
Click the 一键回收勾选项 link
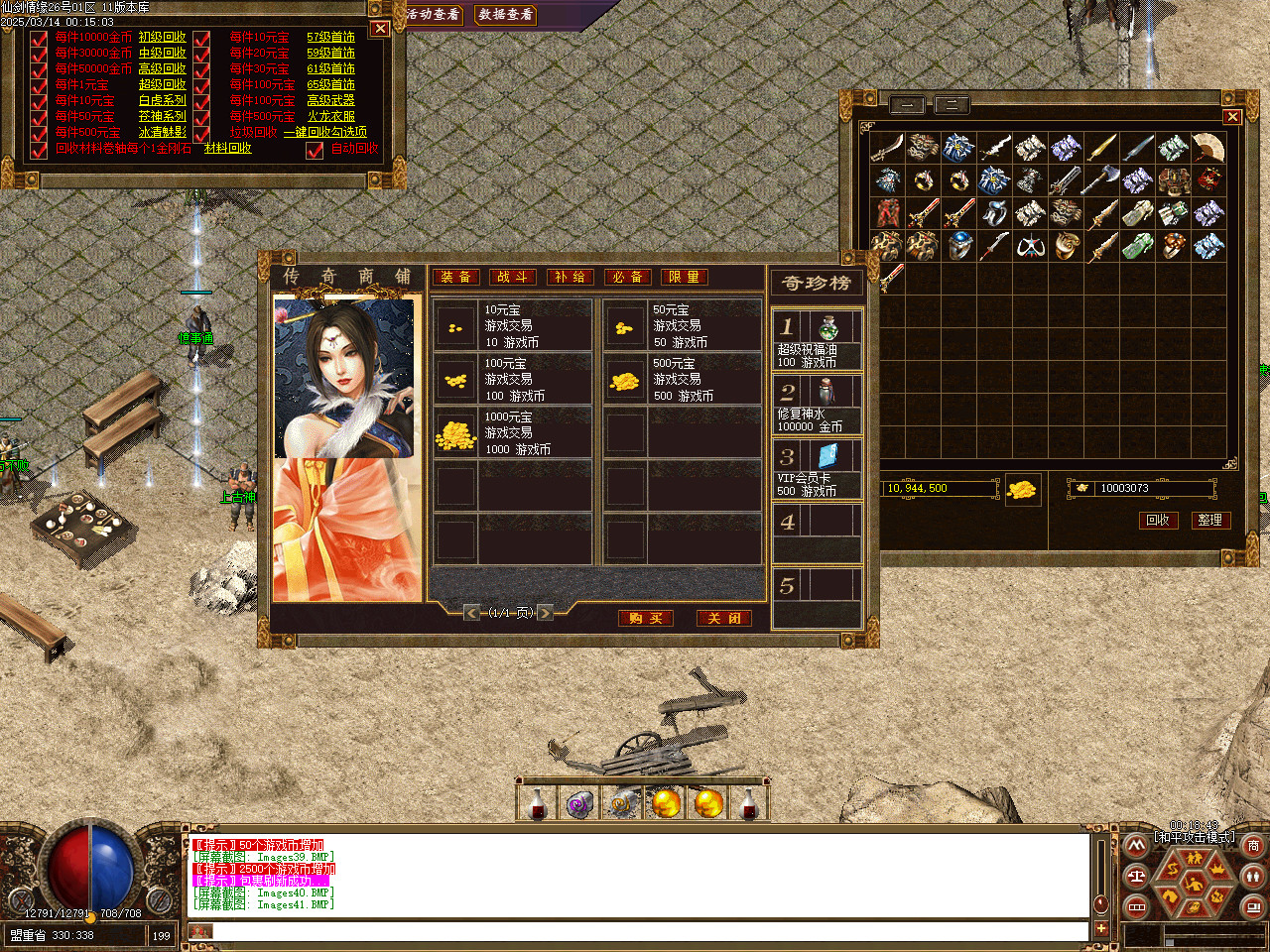pos(324,132)
